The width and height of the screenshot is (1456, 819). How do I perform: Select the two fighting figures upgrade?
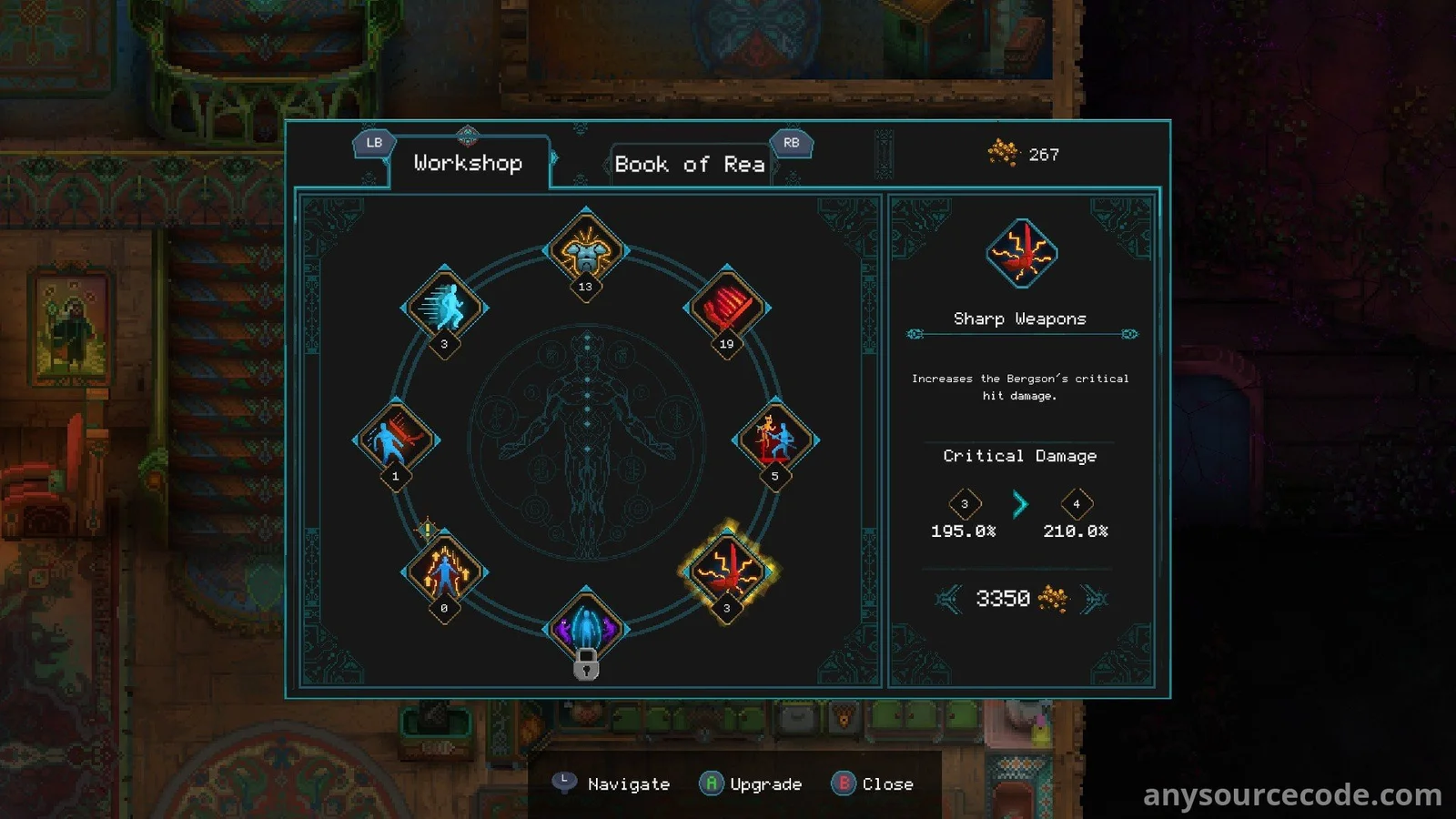pos(775,440)
